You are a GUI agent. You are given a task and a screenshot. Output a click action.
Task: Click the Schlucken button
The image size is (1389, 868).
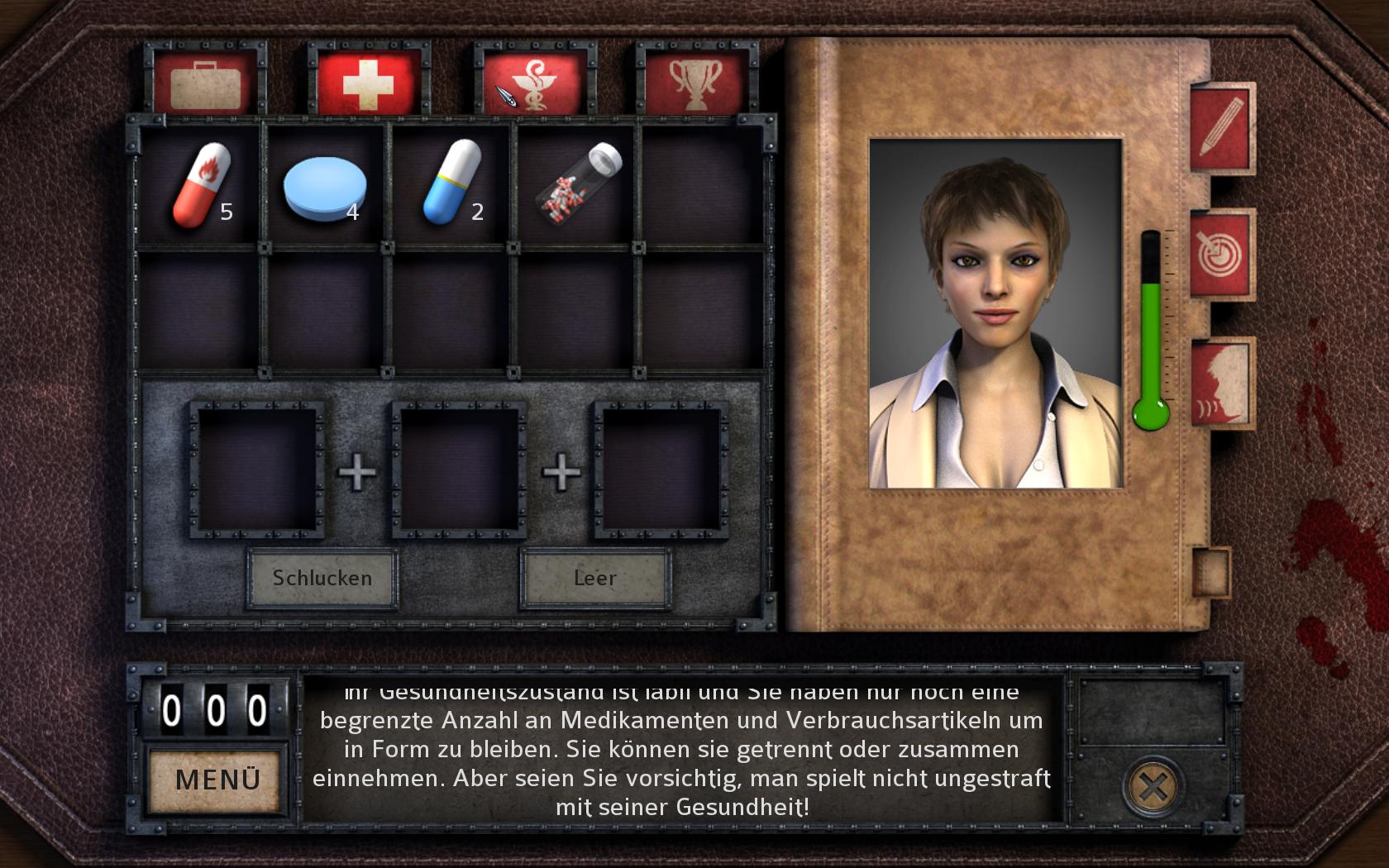pos(322,578)
